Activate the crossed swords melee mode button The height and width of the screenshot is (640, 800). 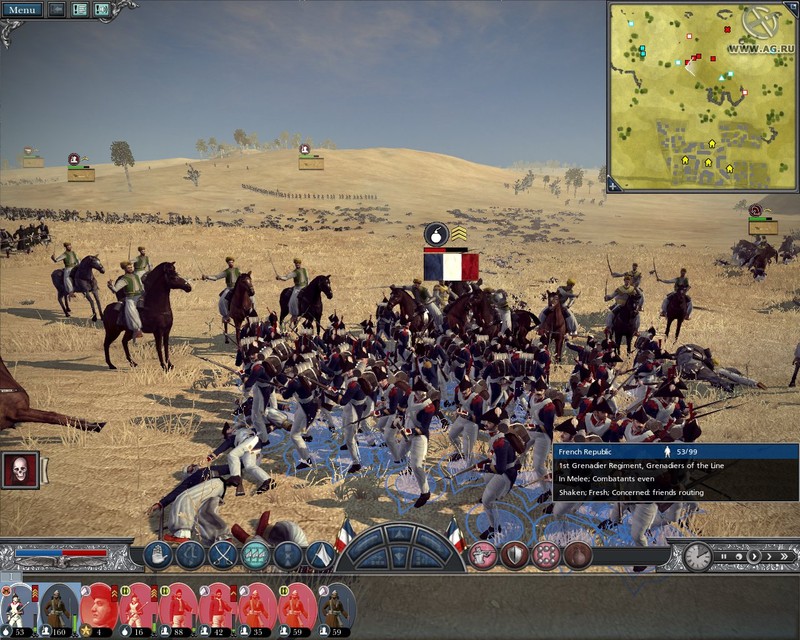pos(222,555)
